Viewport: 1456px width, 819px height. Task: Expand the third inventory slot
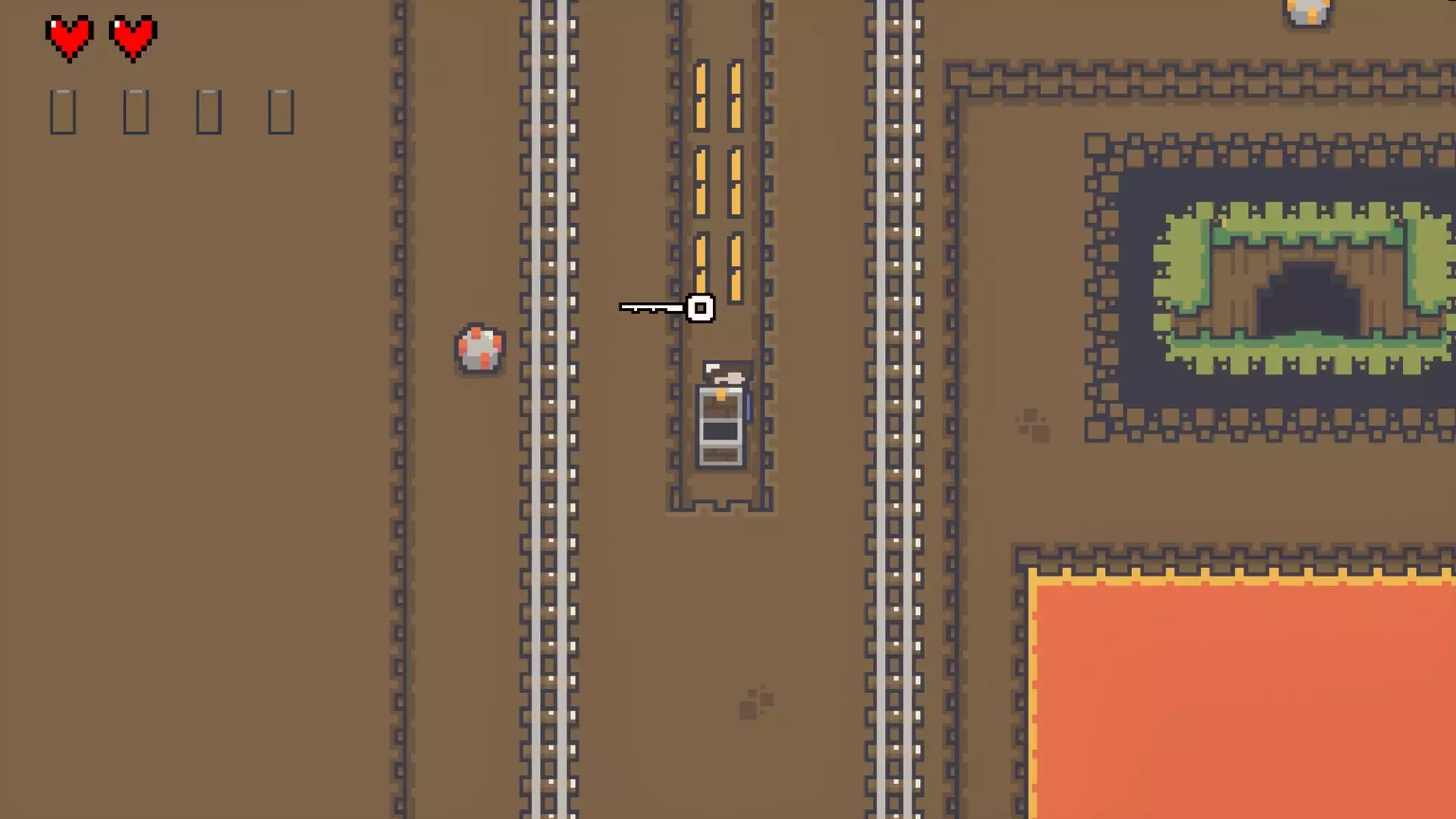click(x=208, y=111)
